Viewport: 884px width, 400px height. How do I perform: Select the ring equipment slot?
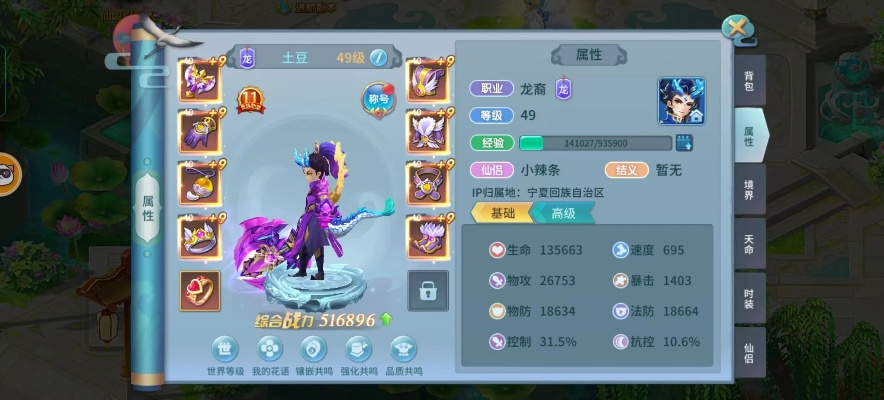[200, 290]
